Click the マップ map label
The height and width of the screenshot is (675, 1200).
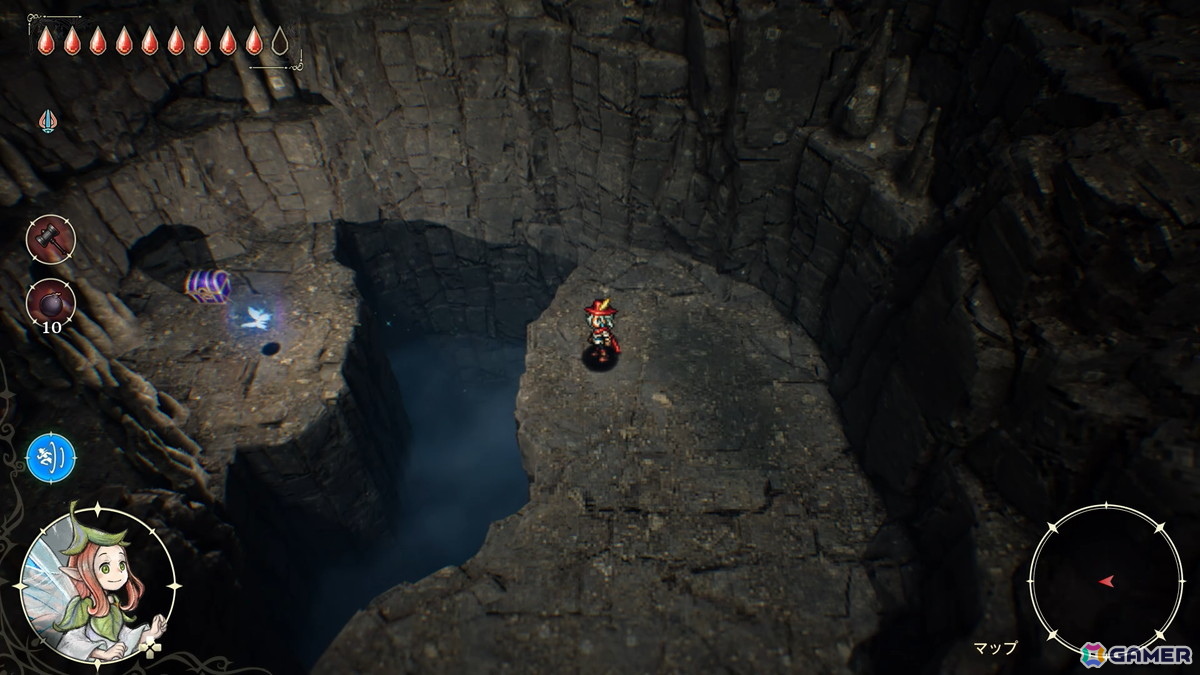click(995, 648)
